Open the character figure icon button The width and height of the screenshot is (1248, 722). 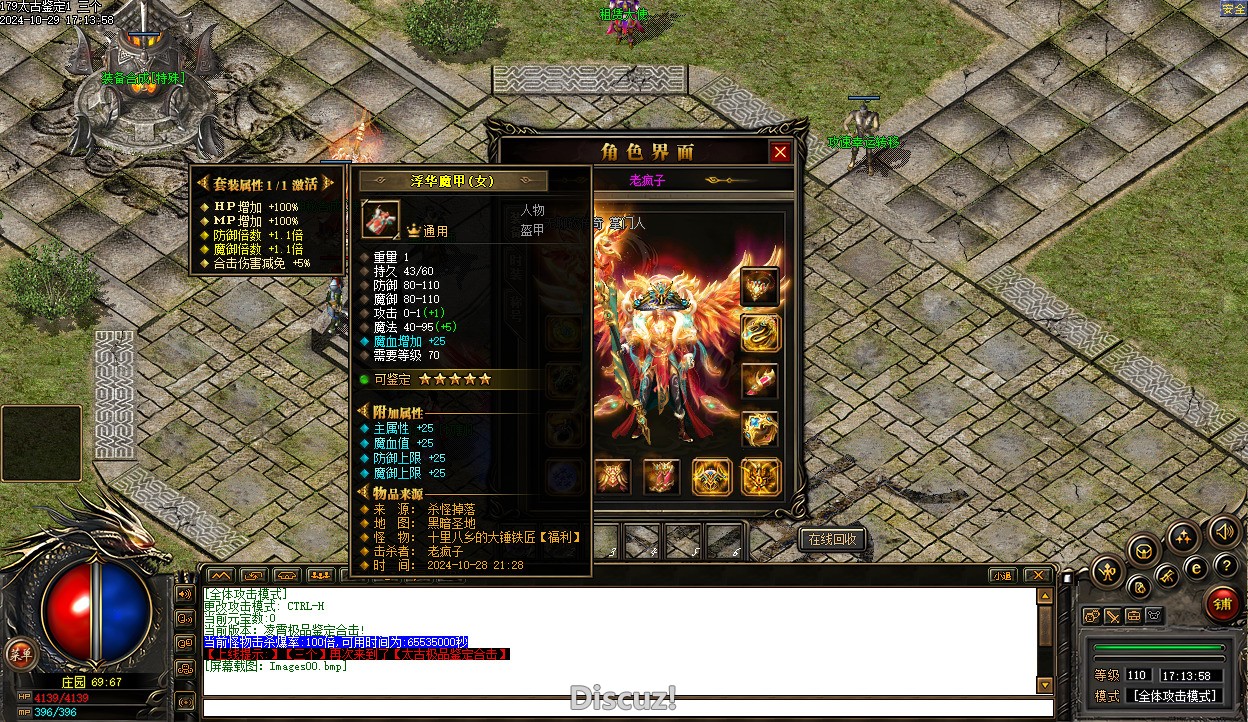(x=1108, y=571)
